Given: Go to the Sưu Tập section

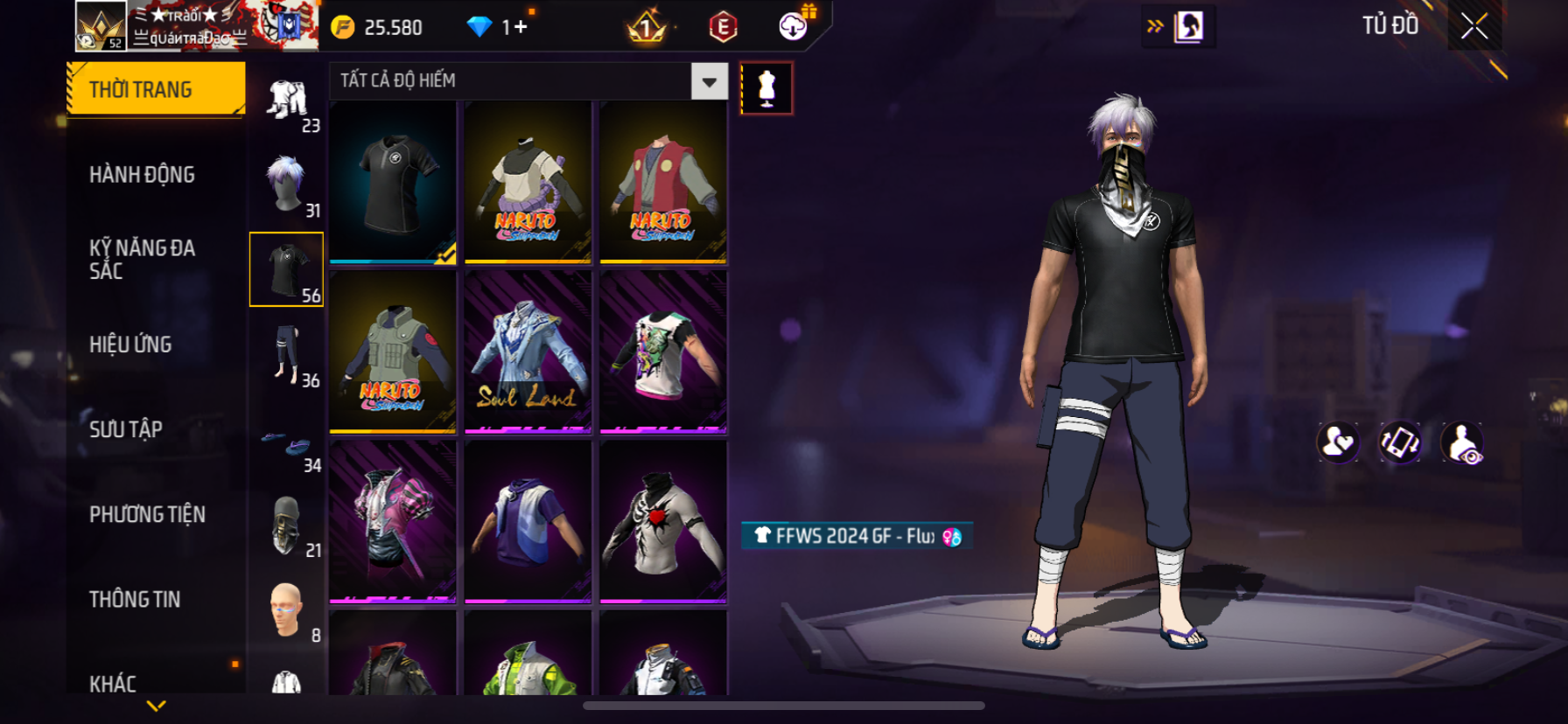Looking at the screenshot, I should (x=126, y=429).
